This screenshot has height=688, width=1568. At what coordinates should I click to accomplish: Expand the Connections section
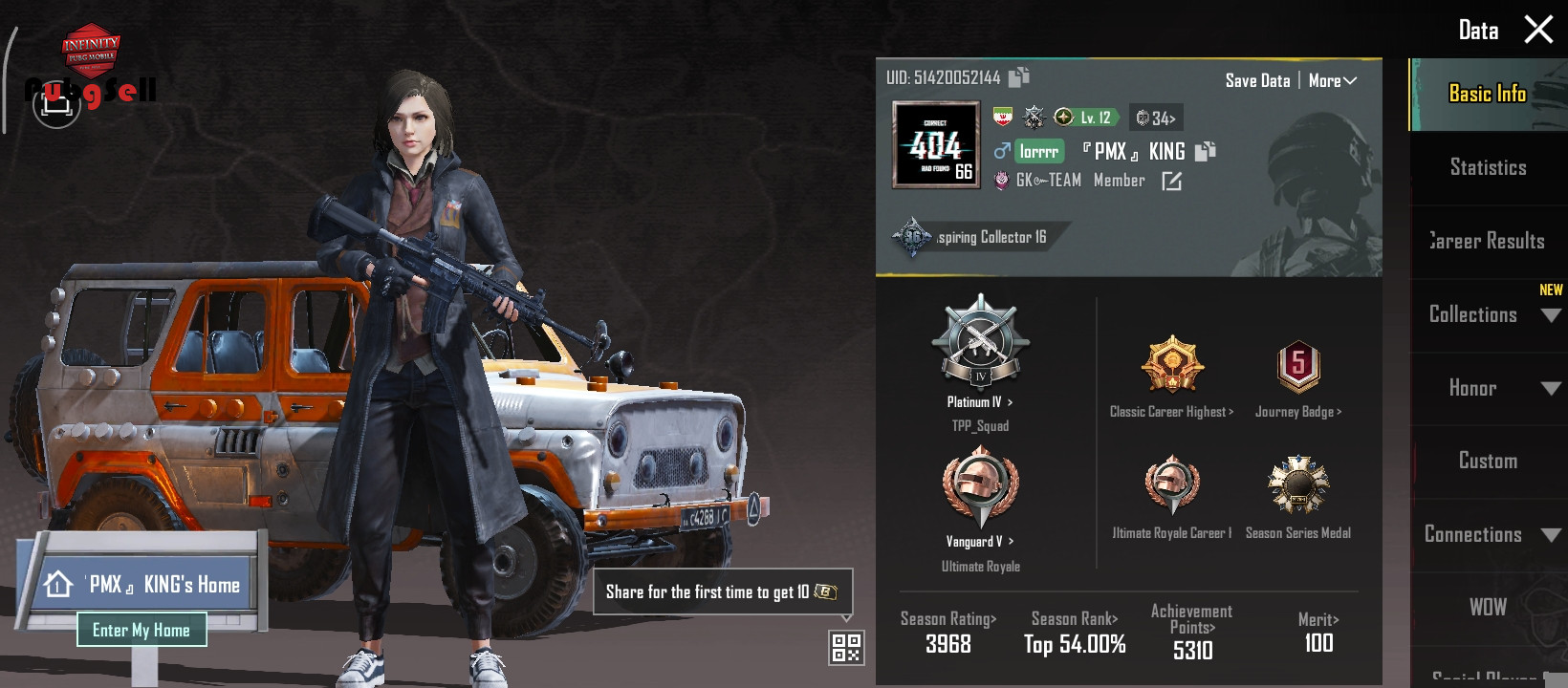tap(1488, 534)
